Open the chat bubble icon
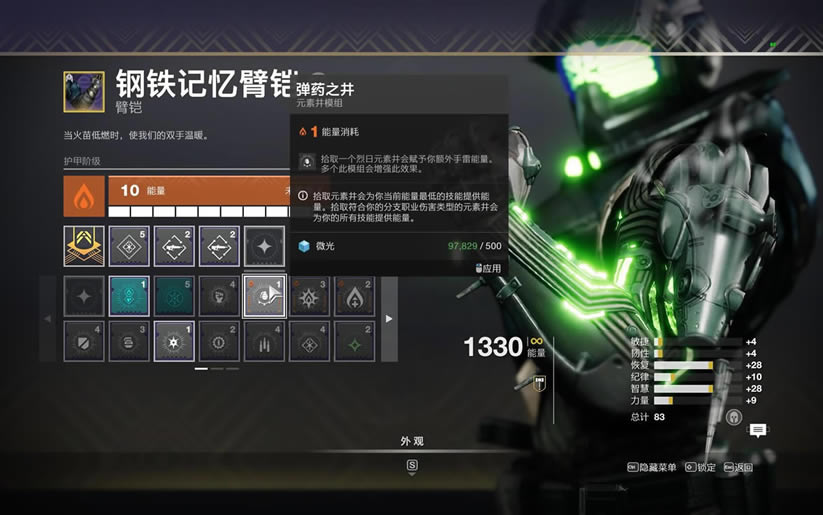This screenshot has width=823, height=515. (759, 430)
